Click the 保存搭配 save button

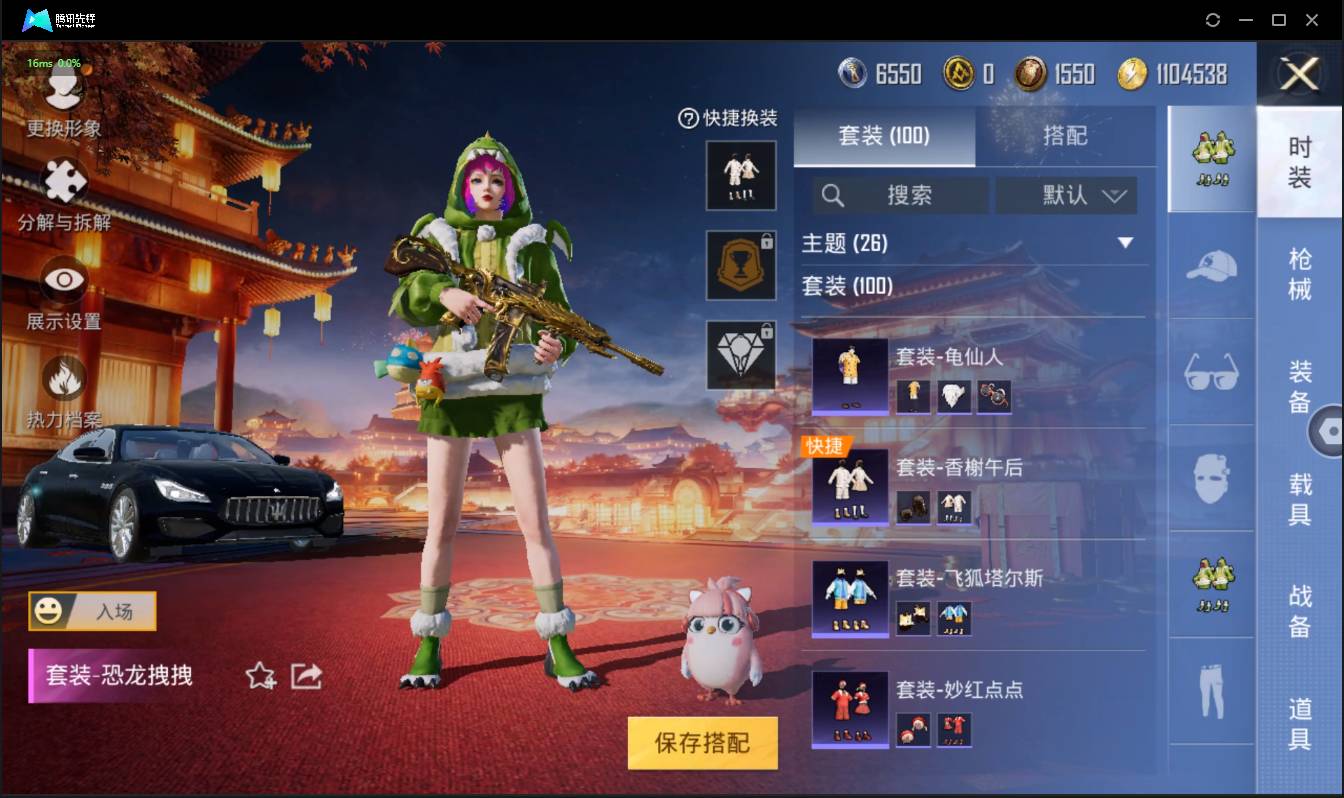pos(702,744)
